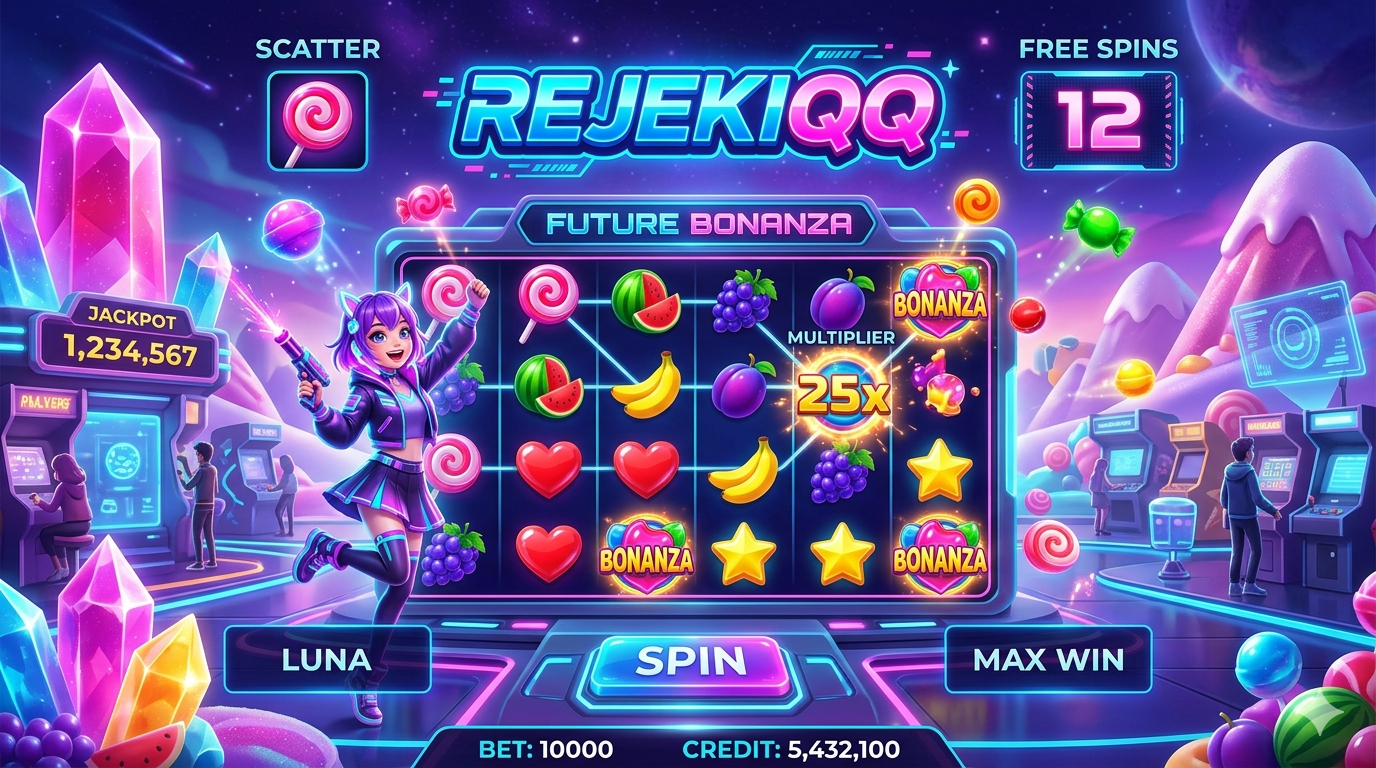Select the MAX WIN button
This screenshot has height=768, width=1376.
[x=1048, y=660]
